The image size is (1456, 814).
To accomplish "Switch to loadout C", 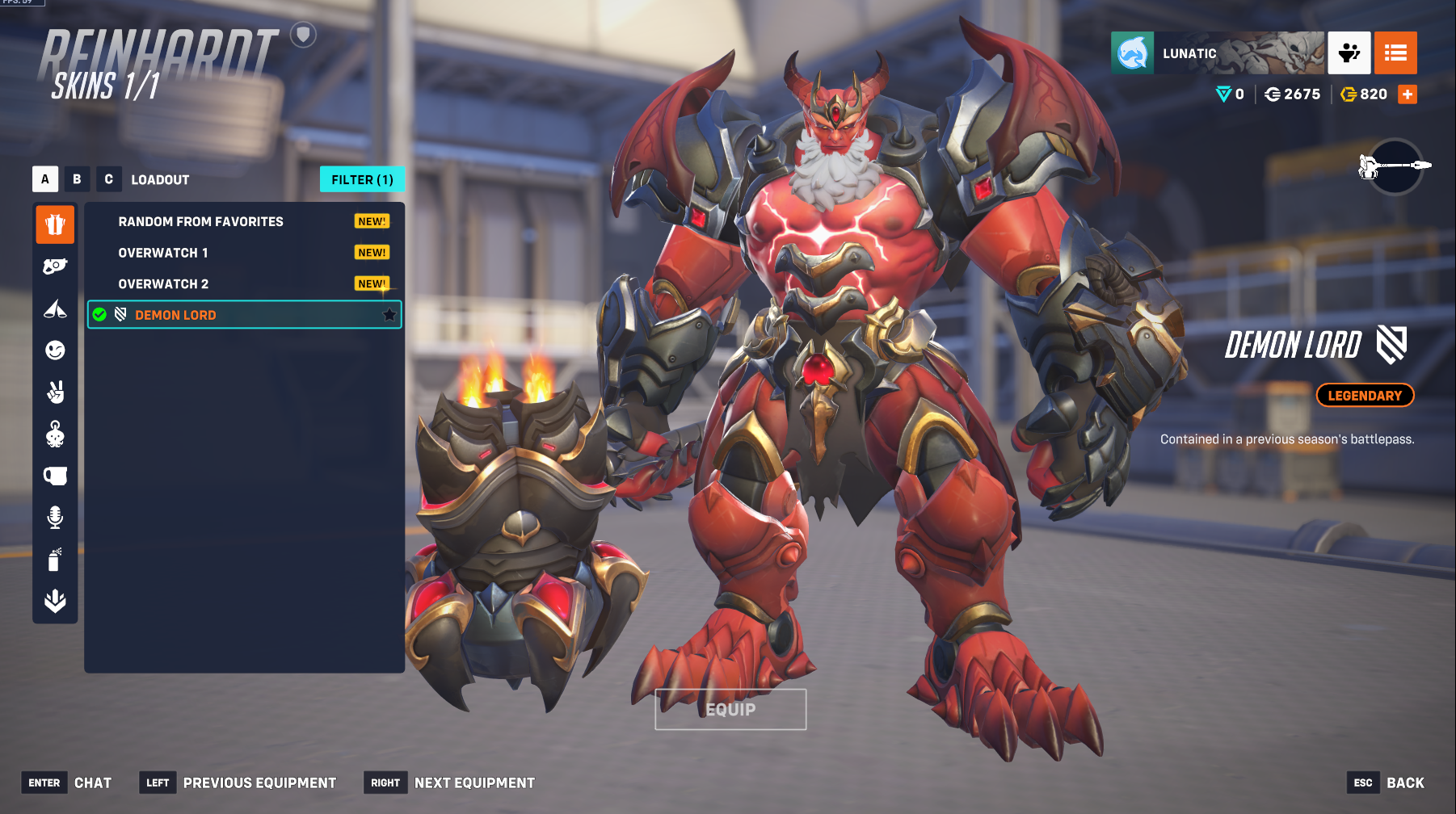I will coord(108,179).
